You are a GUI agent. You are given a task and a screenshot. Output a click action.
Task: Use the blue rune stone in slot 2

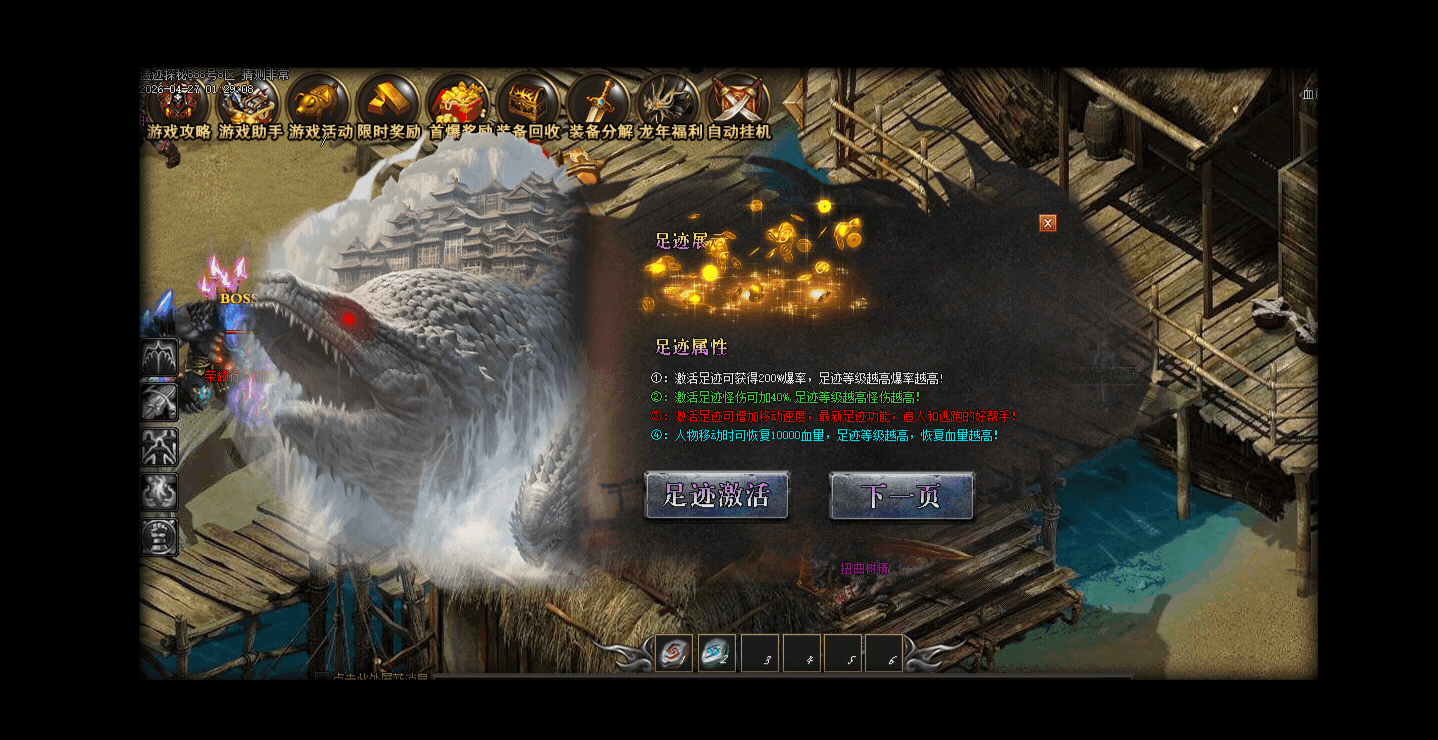click(x=717, y=653)
